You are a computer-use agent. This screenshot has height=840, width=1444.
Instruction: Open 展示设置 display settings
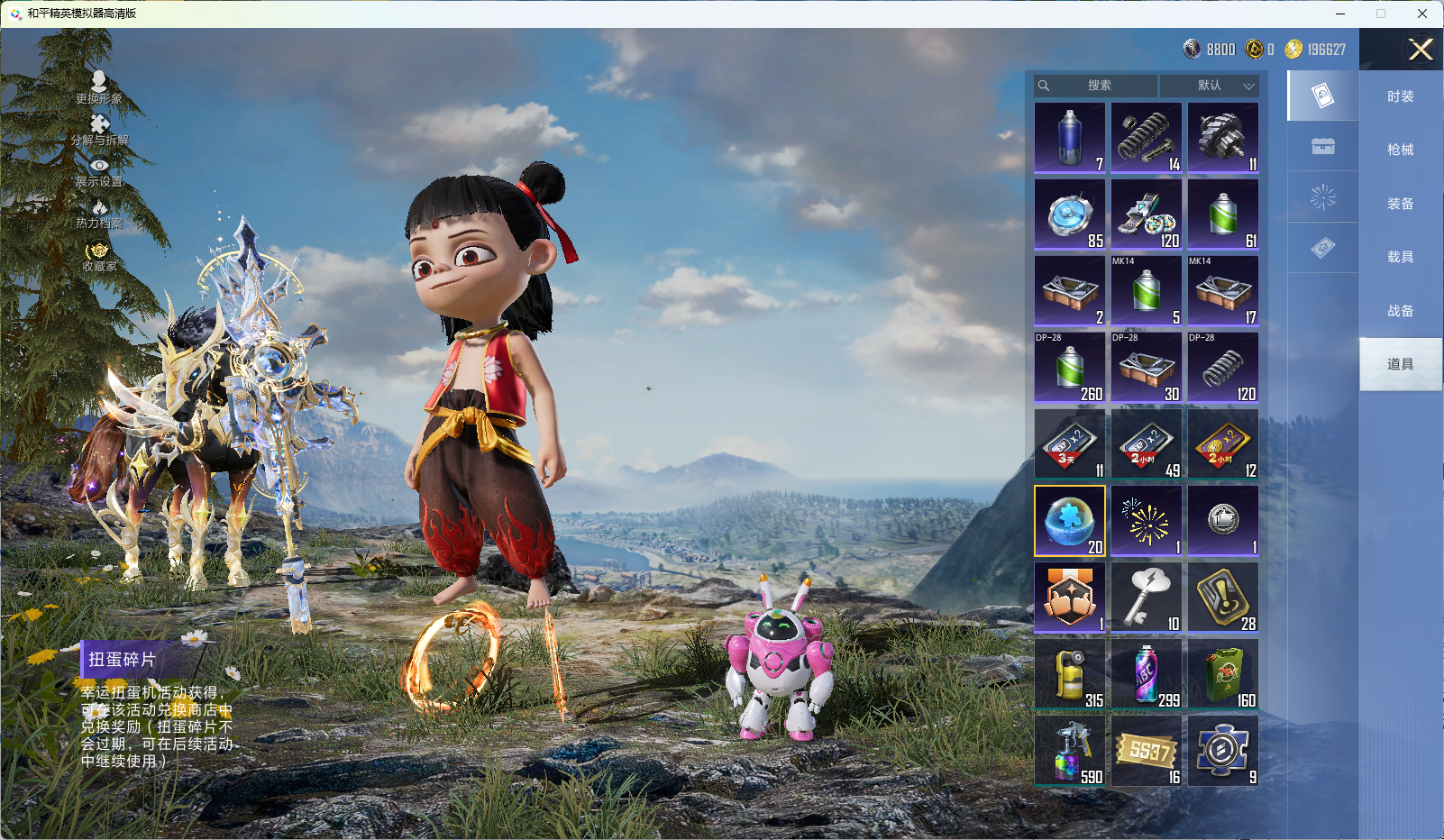[99, 171]
